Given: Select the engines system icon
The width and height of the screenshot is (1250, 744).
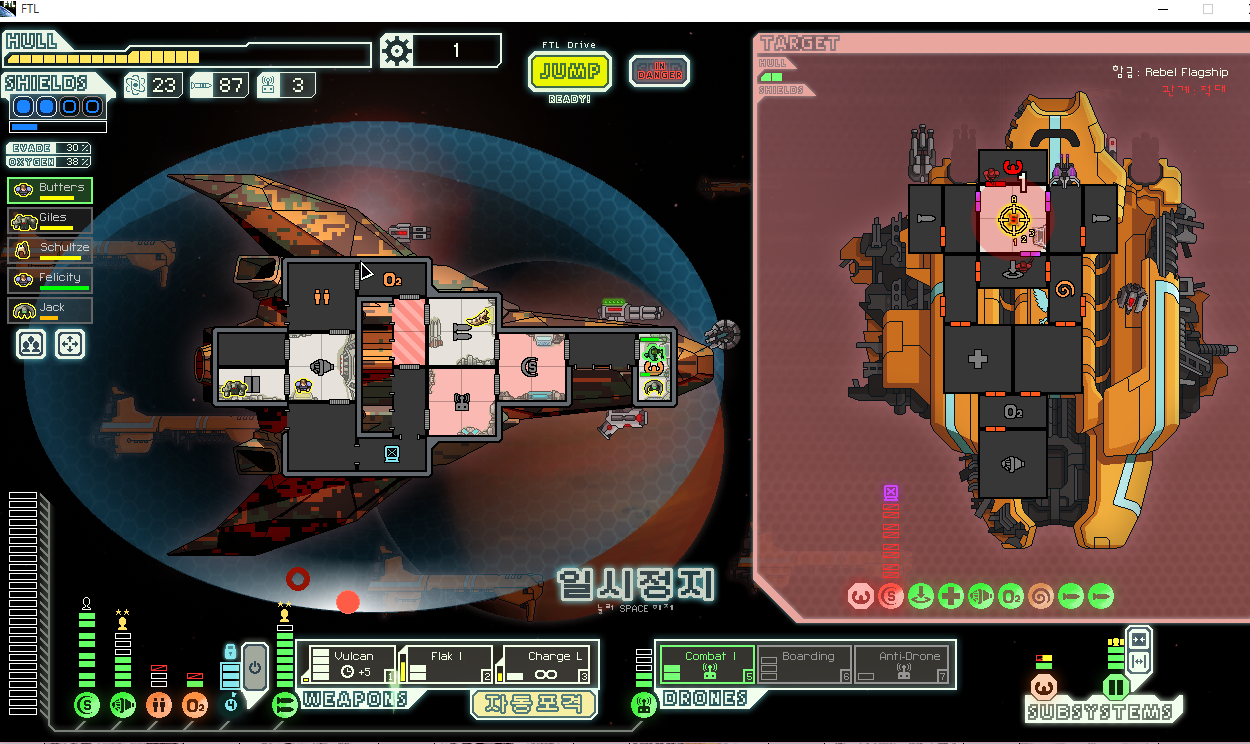Looking at the screenshot, I should 123,705.
